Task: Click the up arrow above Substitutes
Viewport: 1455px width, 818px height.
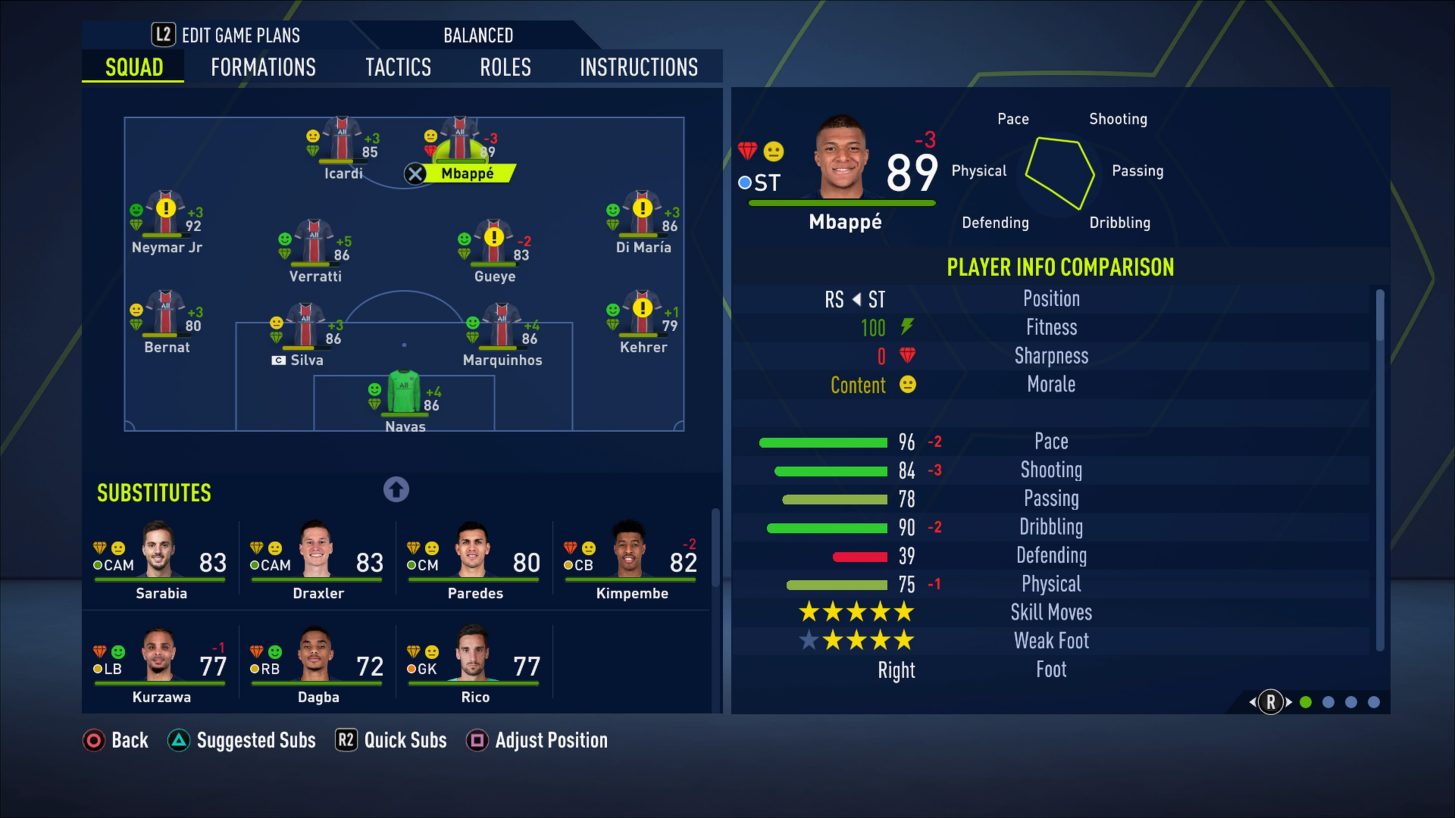Action: click(x=395, y=489)
